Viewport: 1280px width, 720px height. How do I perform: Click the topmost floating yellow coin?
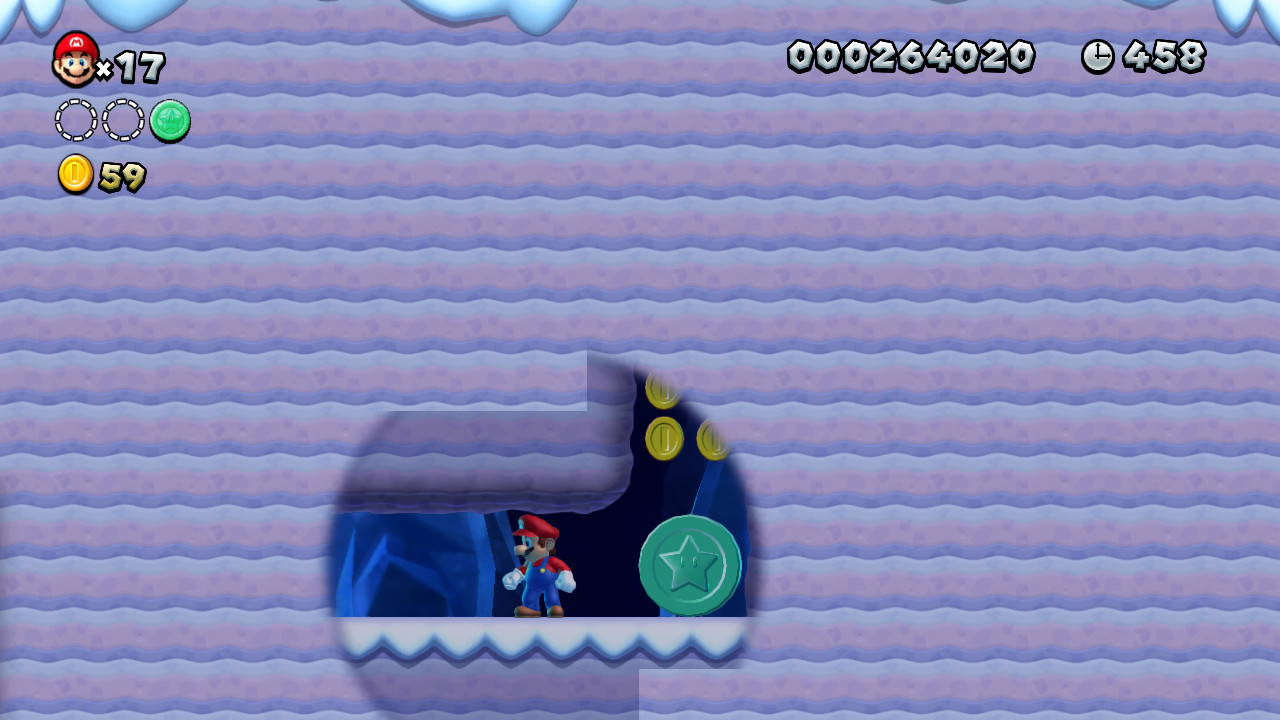click(x=663, y=389)
